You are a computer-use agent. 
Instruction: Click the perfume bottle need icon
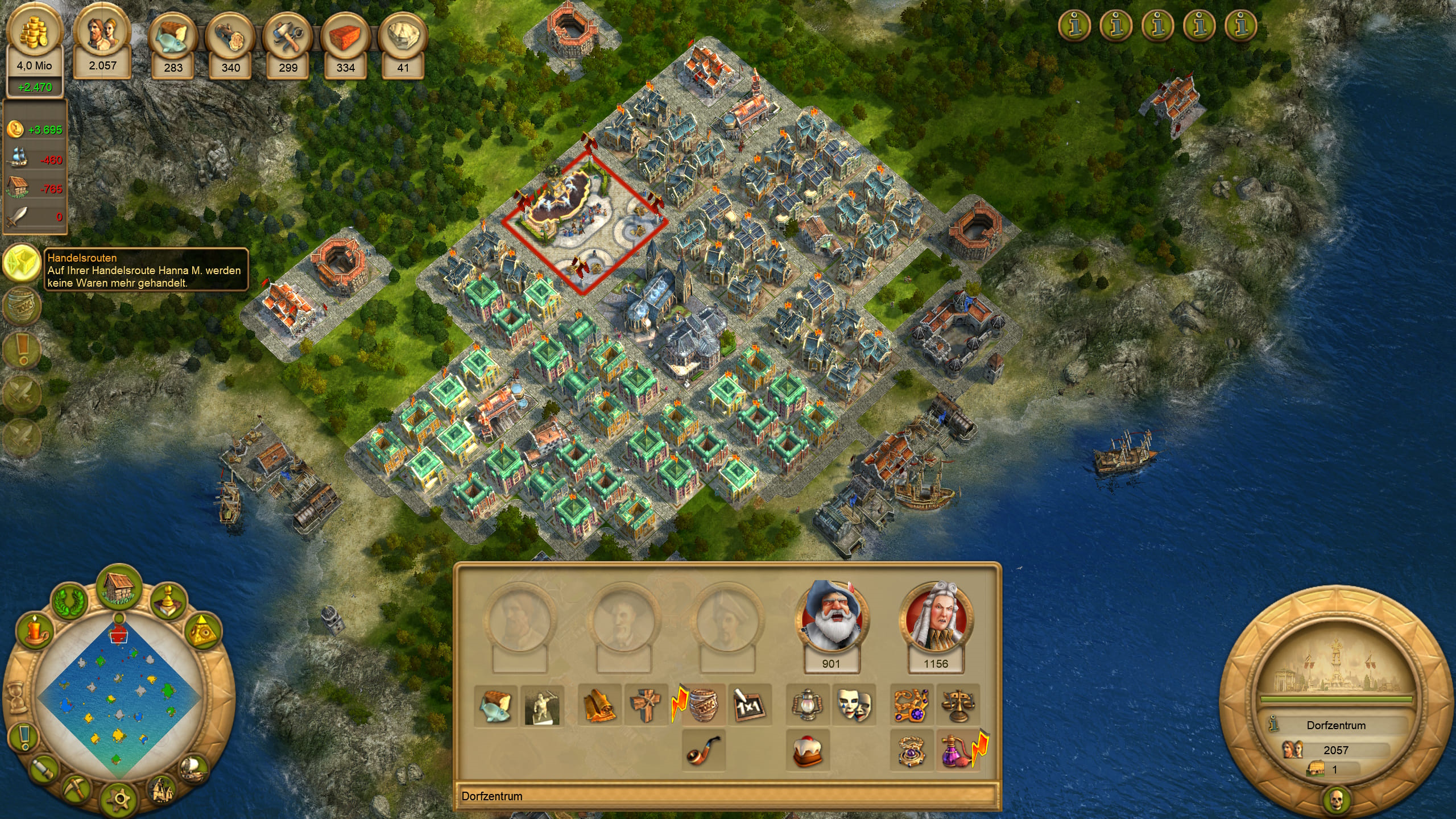[957, 751]
